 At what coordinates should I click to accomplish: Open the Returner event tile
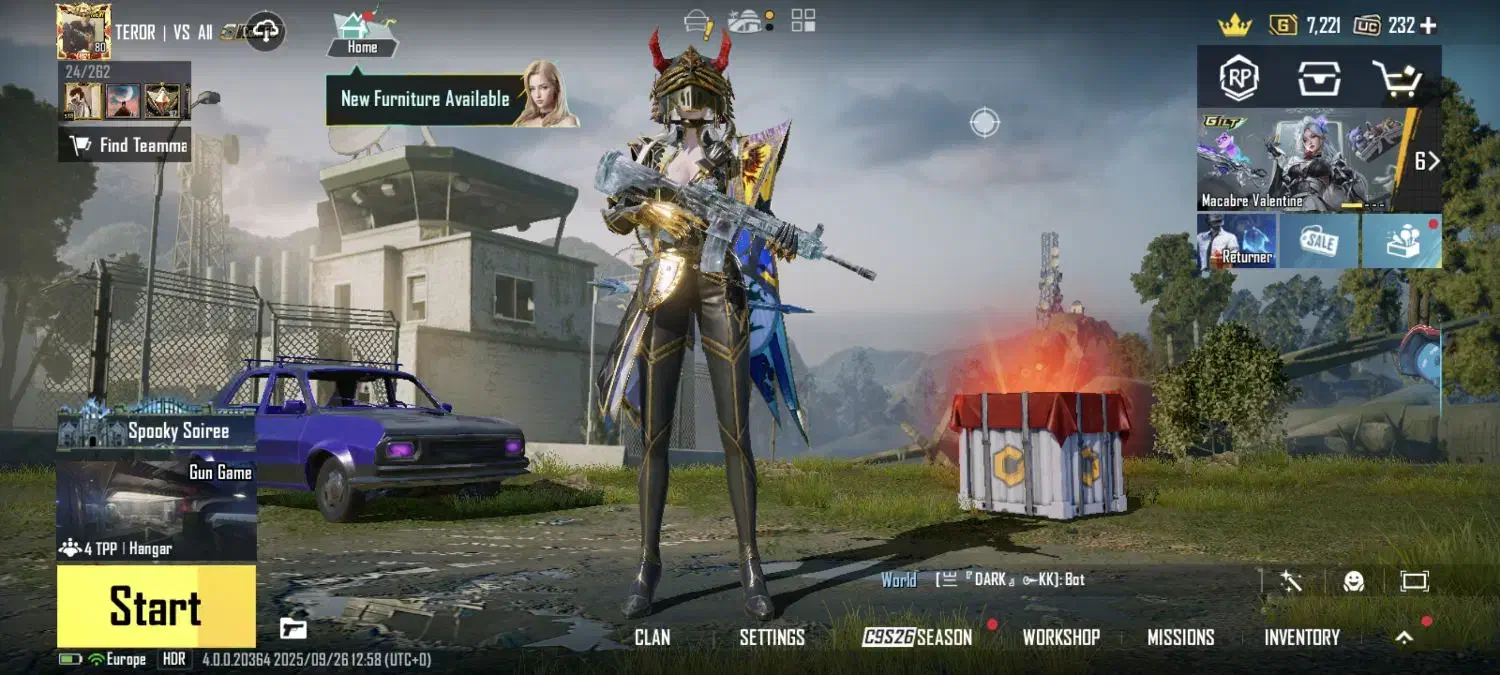[1237, 241]
